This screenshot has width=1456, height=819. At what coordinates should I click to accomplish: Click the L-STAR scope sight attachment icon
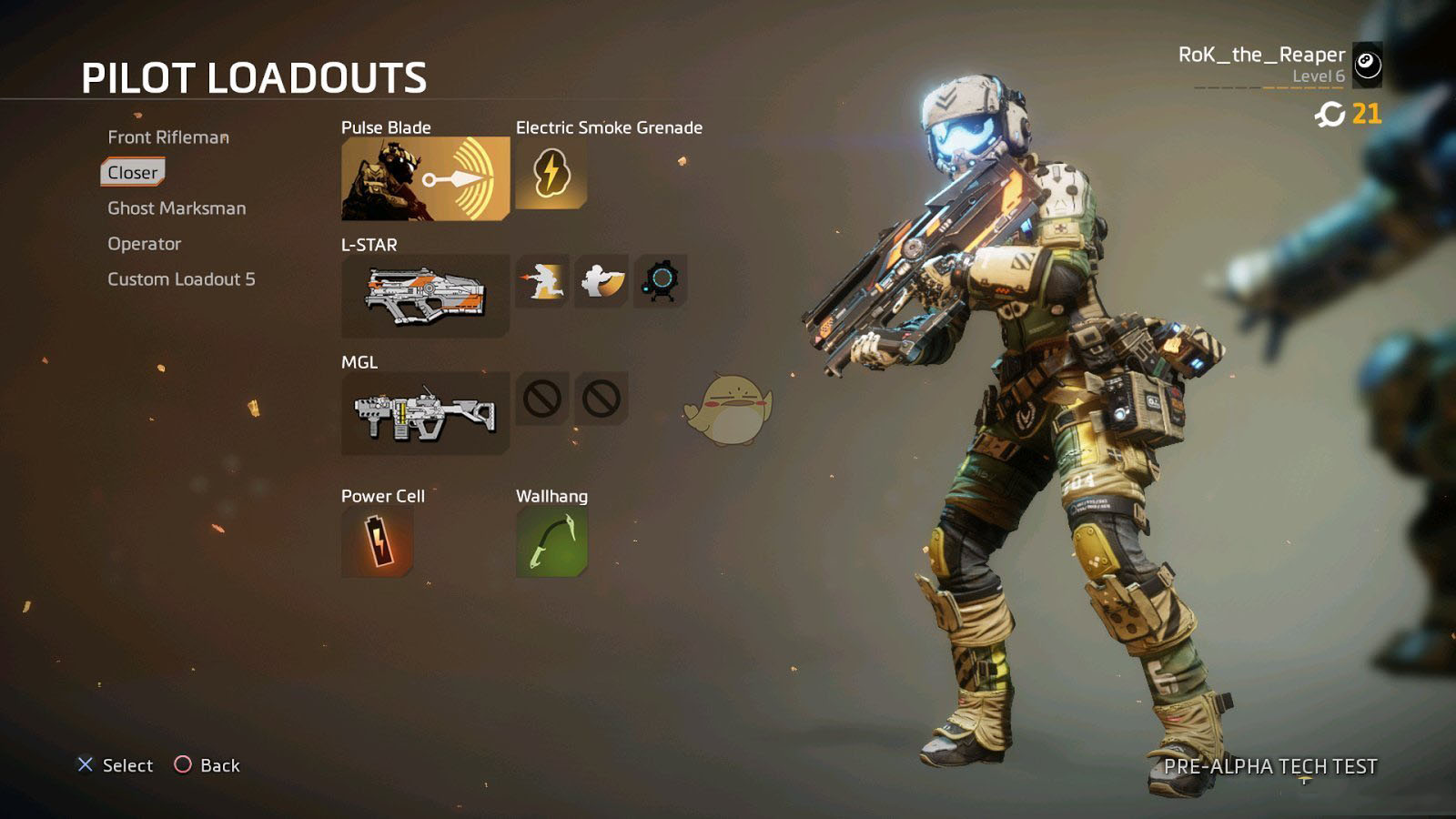660,280
